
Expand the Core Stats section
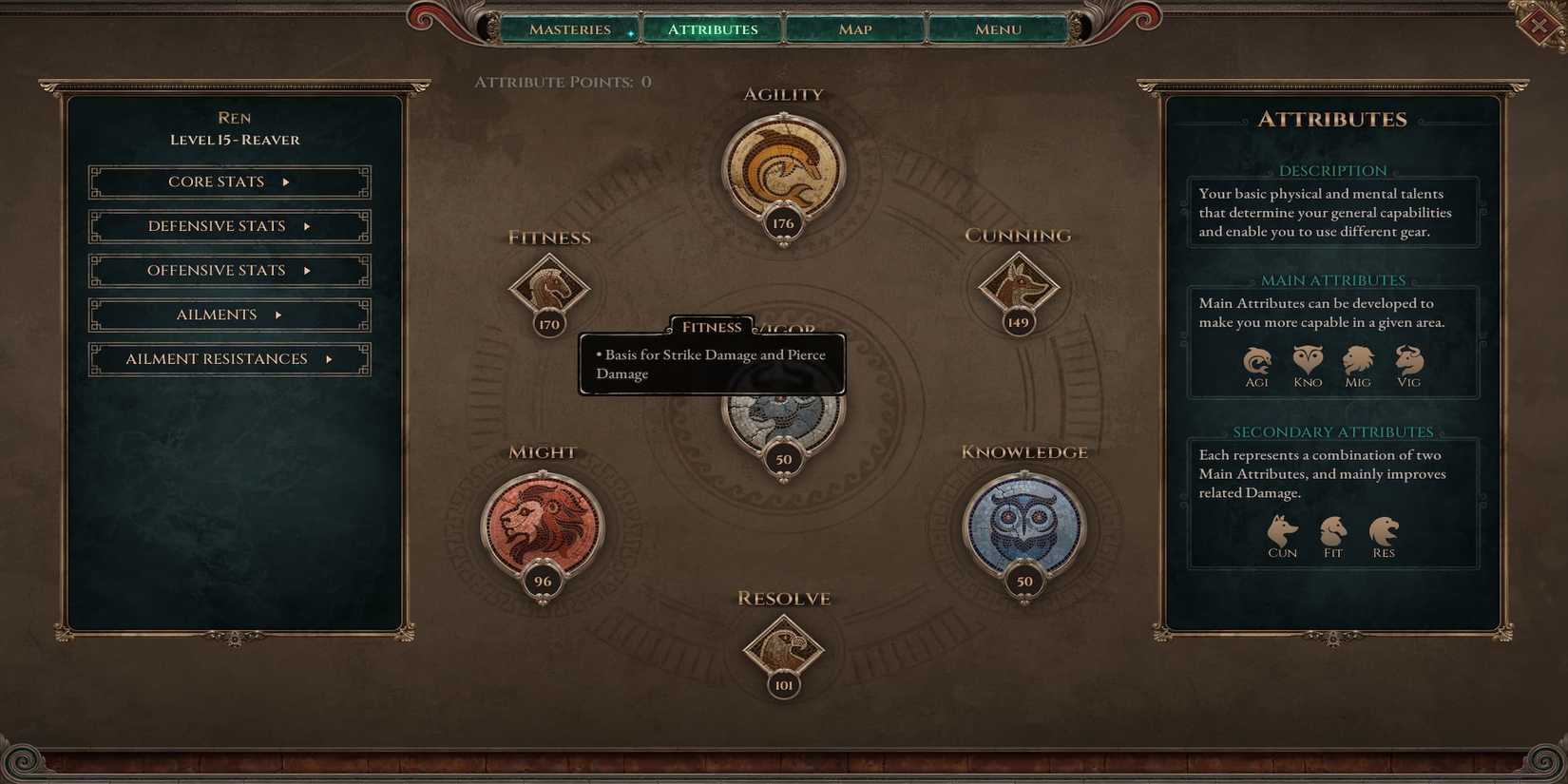point(229,182)
